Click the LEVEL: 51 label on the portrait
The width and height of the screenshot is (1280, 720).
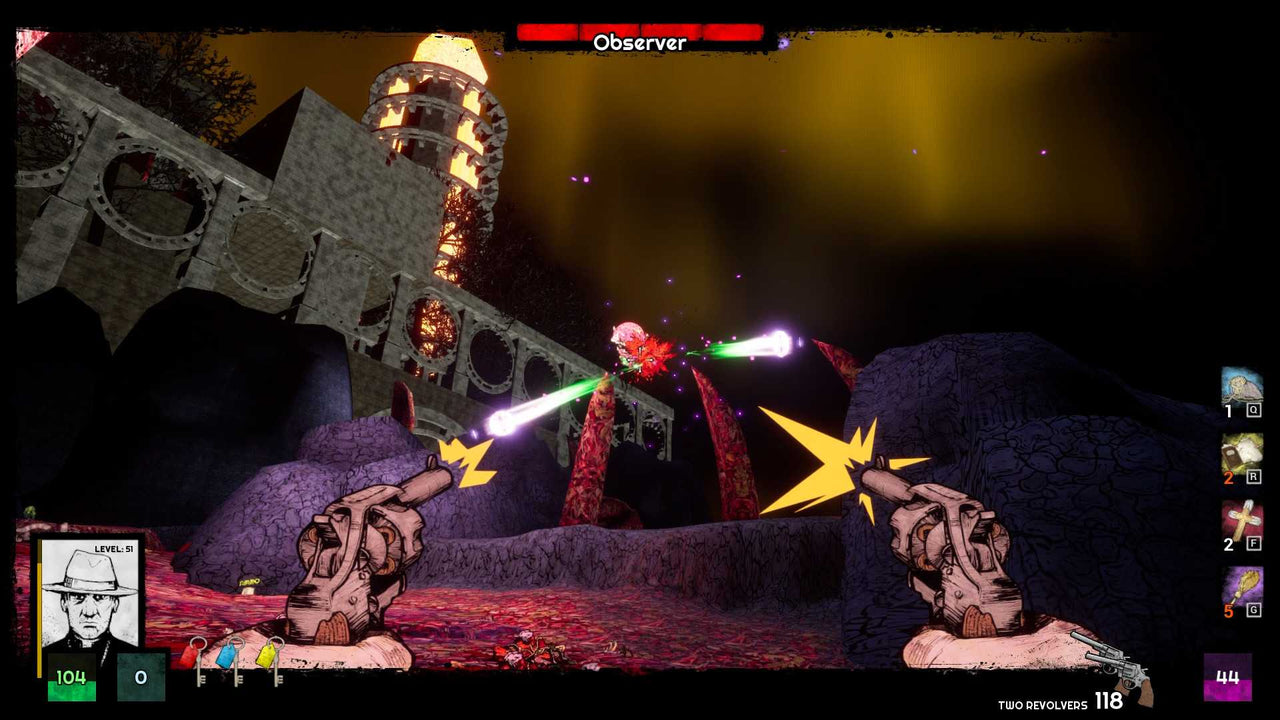[114, 548]
